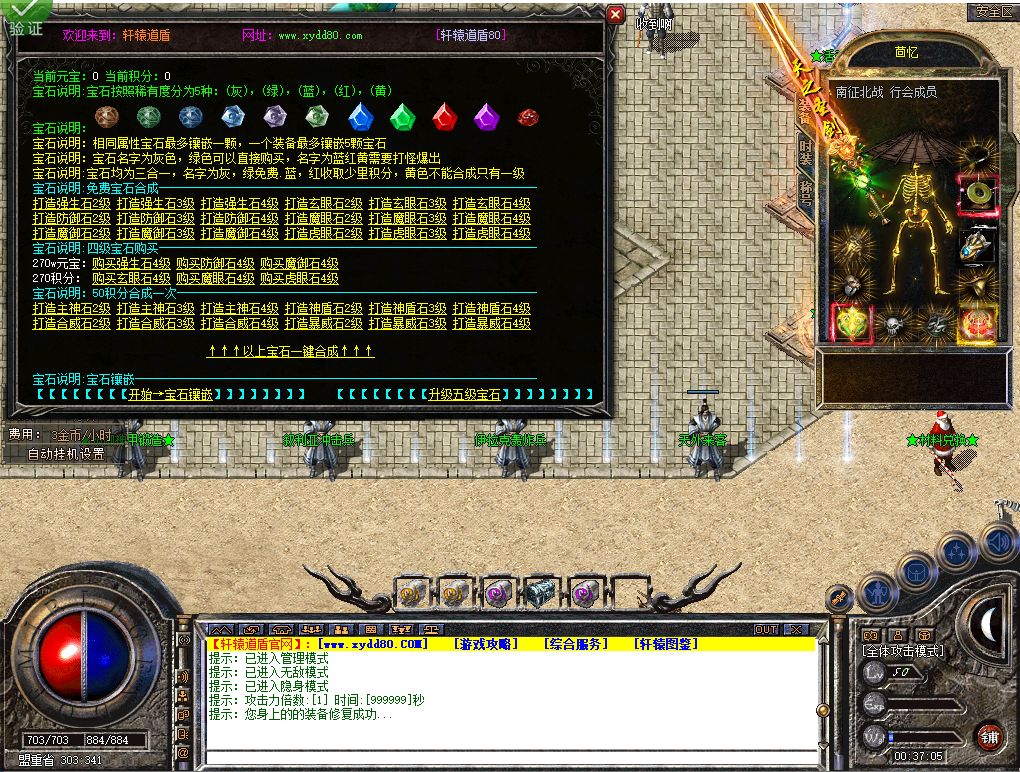1020x772 pixels.
Task: Click the chat panel OUT button
Action: 765,629
